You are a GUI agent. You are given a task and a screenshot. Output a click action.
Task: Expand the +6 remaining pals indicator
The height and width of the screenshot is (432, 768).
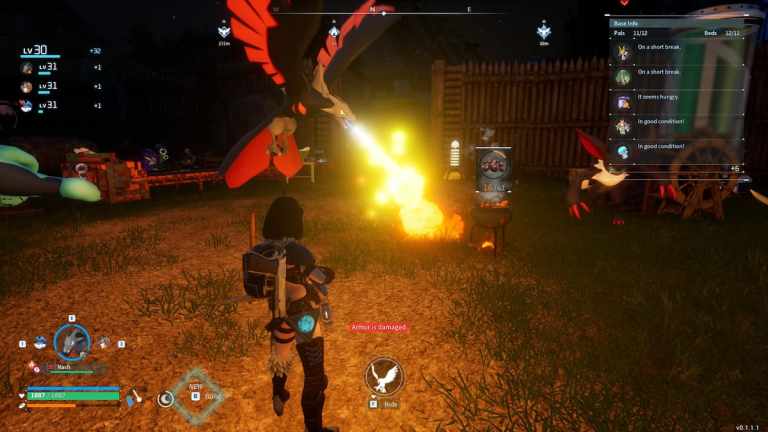[735, 168]
